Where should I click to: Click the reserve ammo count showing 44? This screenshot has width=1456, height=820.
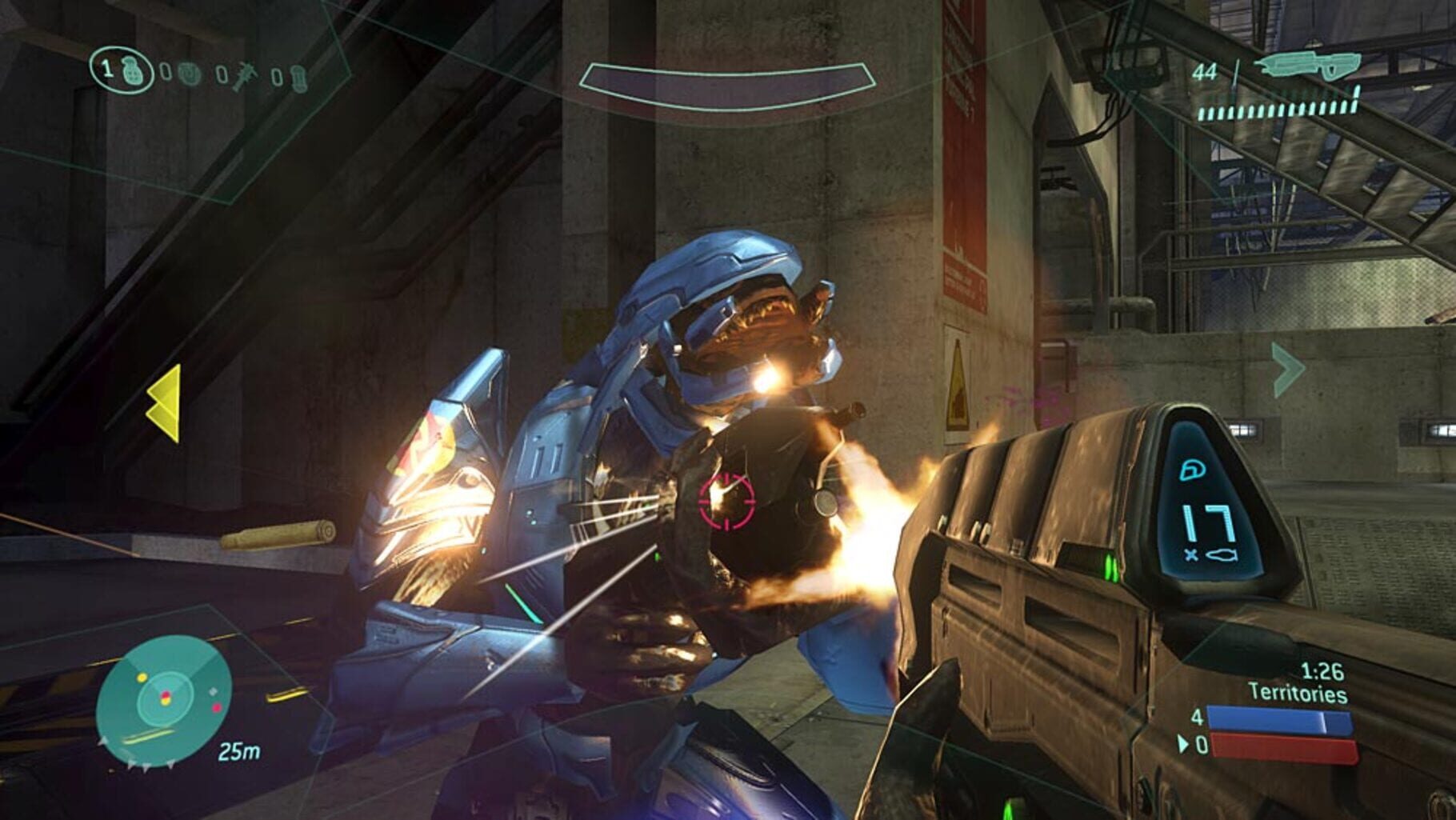click(1203, 70)
